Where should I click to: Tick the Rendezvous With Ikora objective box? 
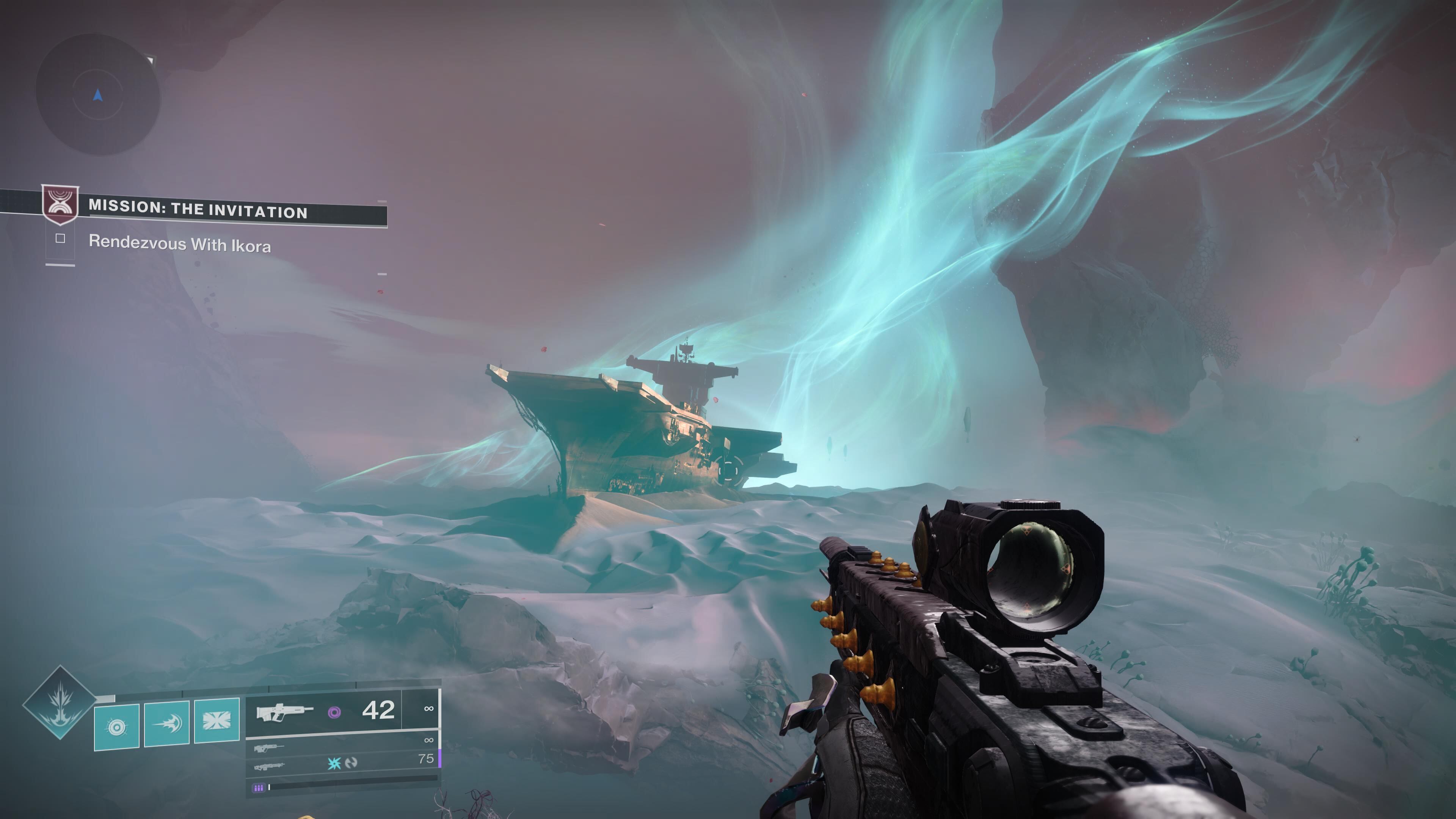(61, 238)
